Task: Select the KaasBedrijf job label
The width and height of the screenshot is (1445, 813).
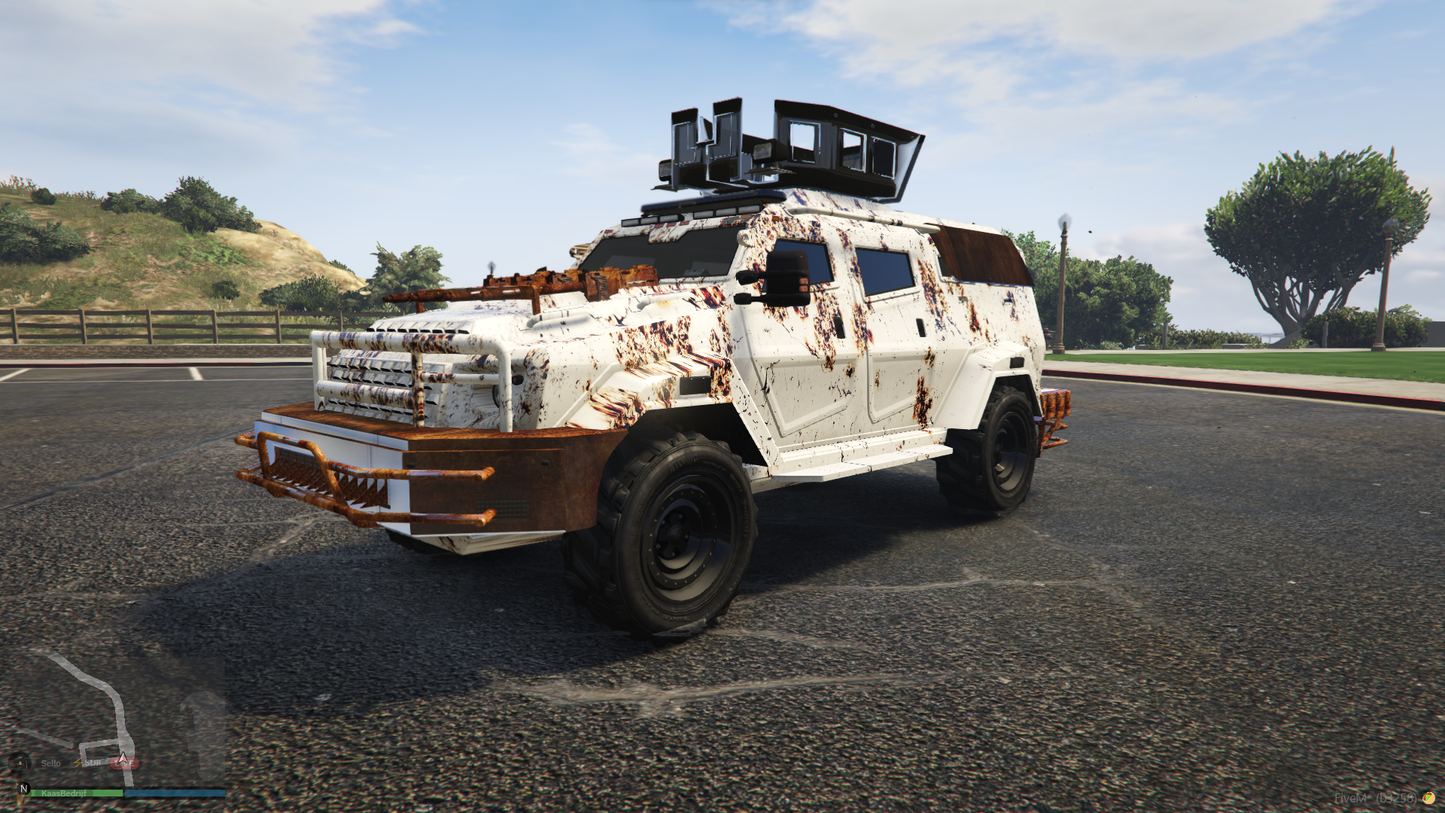Action: click(64, 792)
